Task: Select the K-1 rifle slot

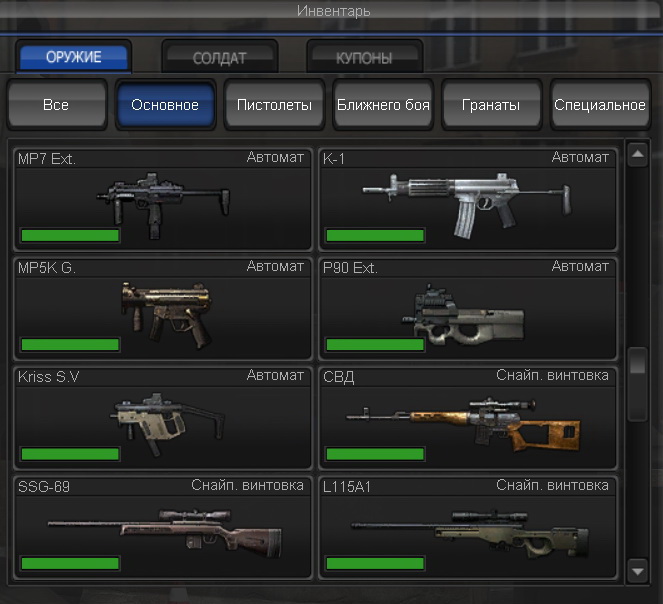Action: click(467, 198)
